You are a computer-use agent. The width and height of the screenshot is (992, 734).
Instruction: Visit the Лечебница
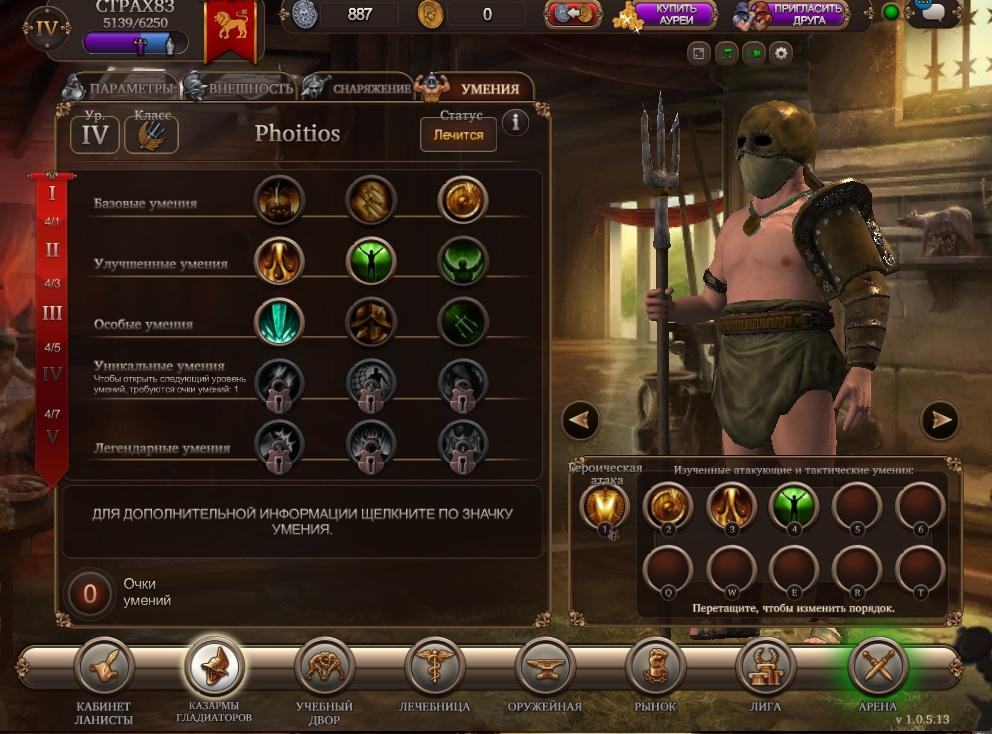click(x=434, y=669)
